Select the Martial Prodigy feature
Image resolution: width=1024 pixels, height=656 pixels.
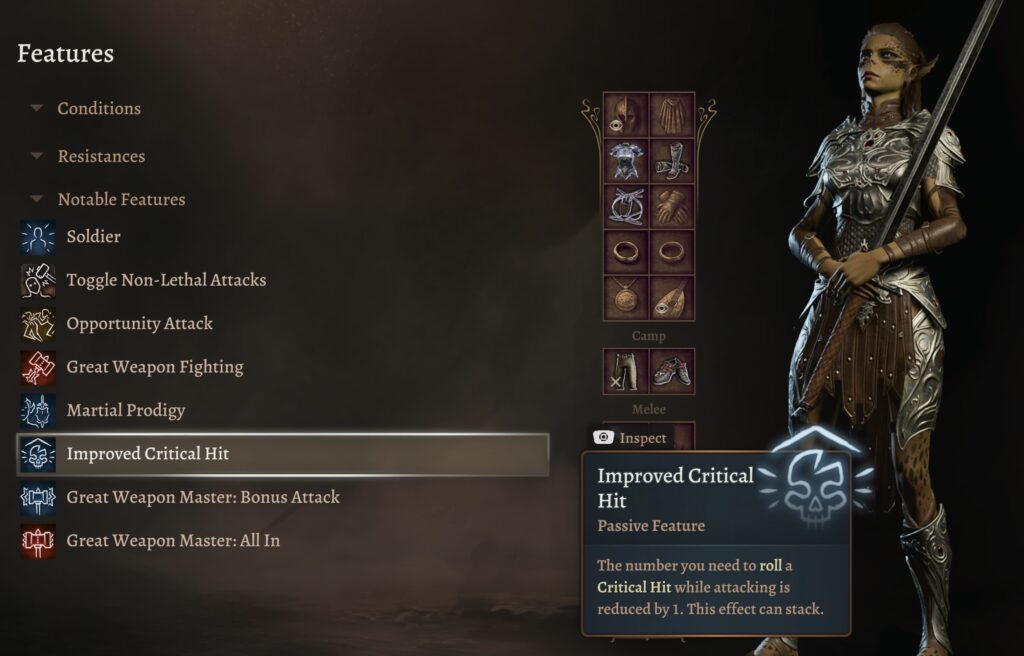pos(125,410)
